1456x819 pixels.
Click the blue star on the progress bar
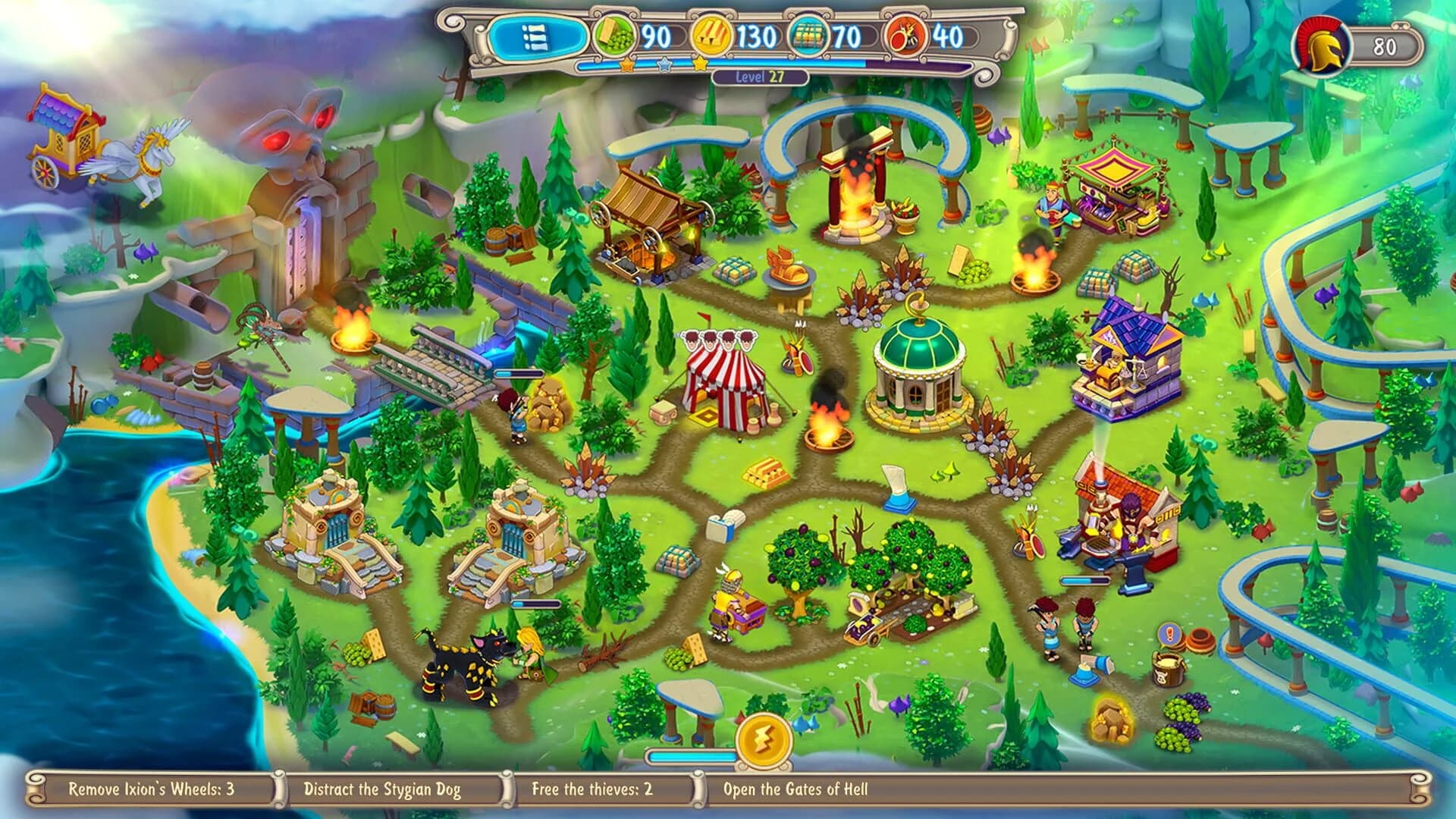pyautogui.click(x=664, y=65)
